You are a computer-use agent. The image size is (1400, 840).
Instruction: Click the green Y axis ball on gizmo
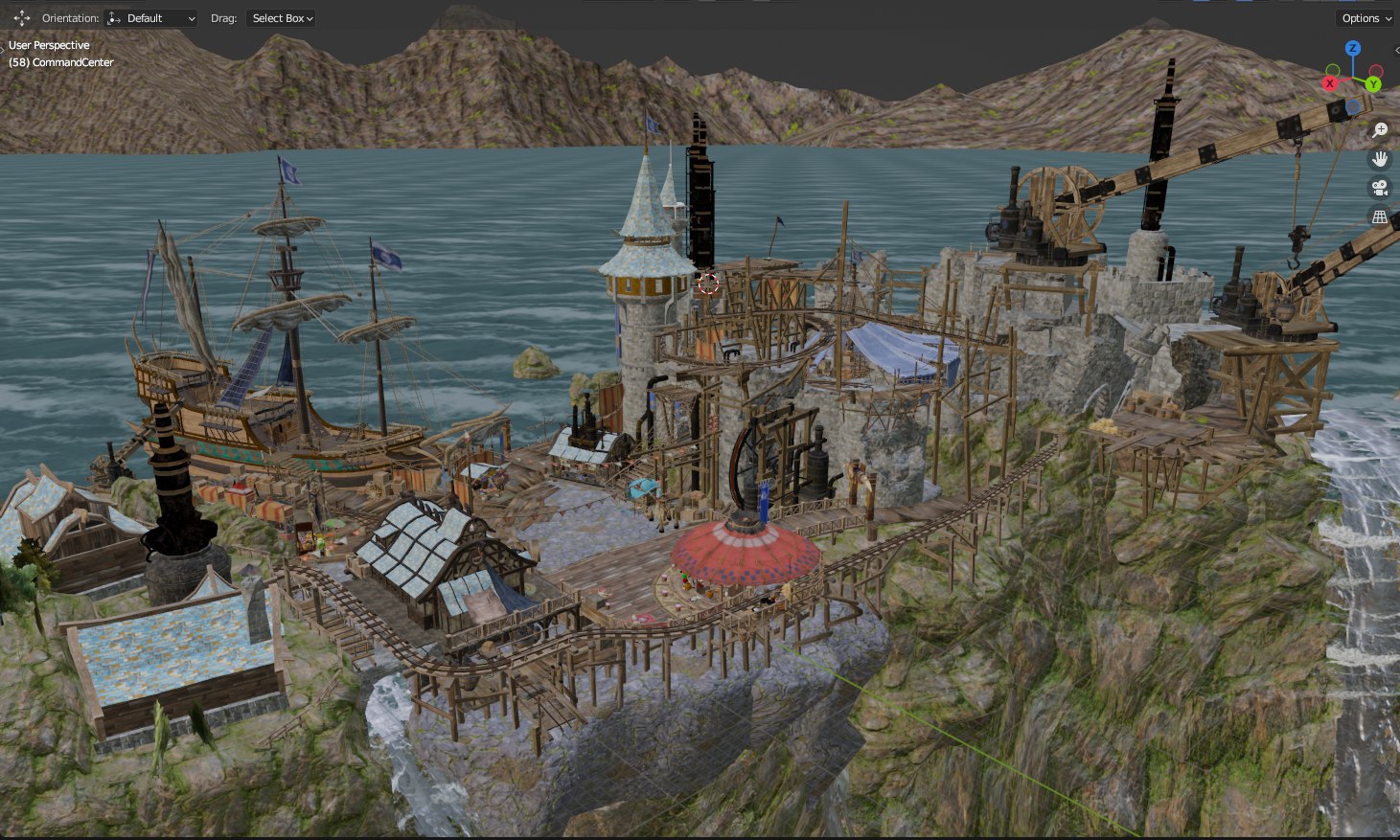click(x=1373, y=83)
